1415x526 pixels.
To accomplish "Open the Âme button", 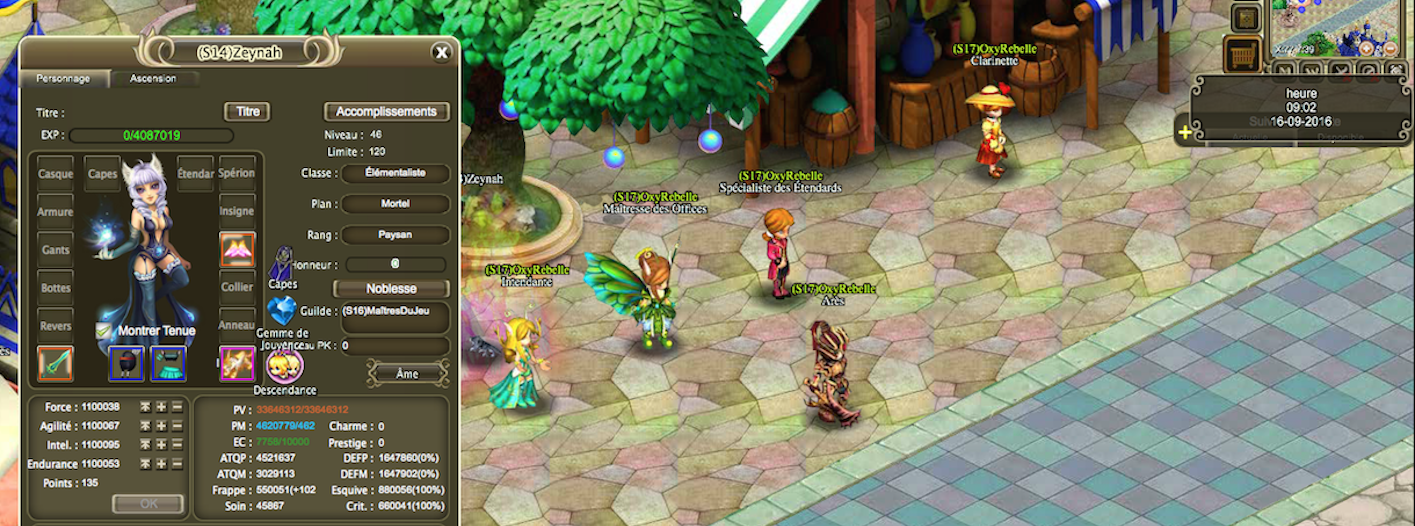I will pyautogui.click(x=407, y=373).
